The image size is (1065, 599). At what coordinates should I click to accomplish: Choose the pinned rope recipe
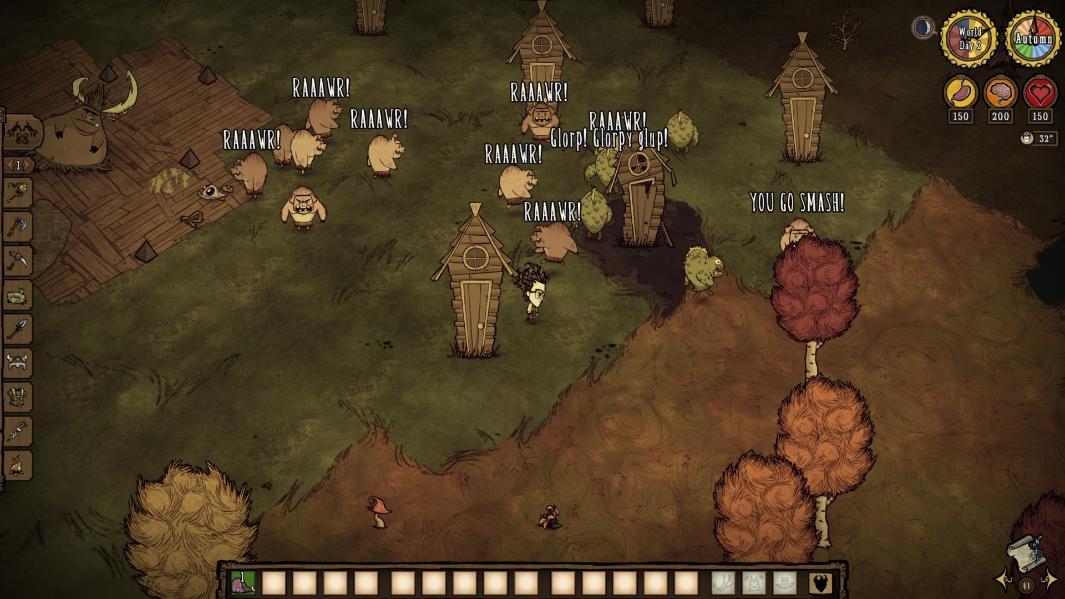coord(19,295)
